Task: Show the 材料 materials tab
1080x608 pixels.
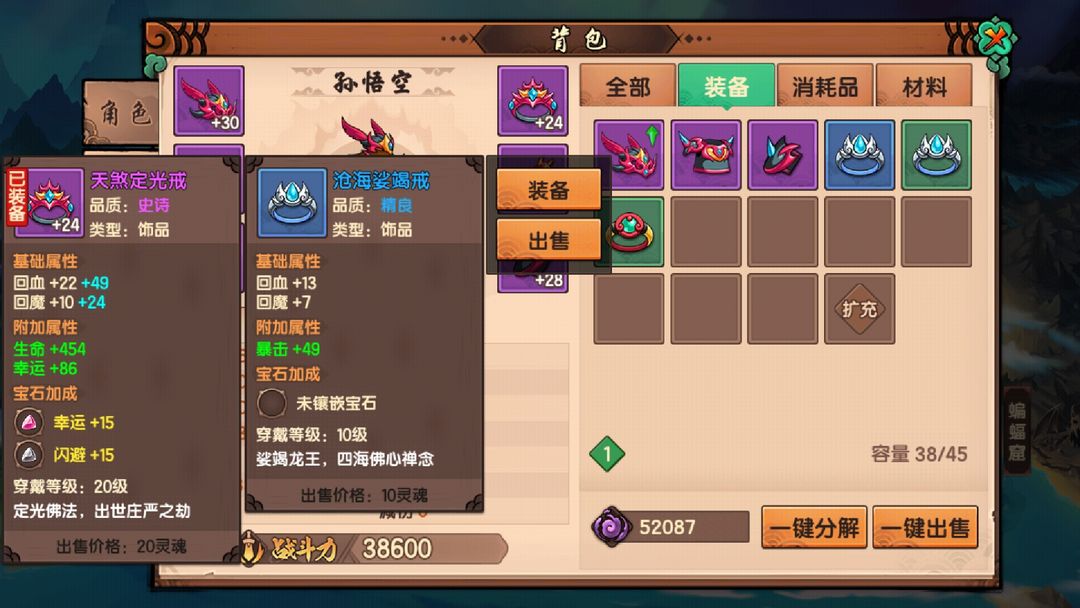Action: 923,87
